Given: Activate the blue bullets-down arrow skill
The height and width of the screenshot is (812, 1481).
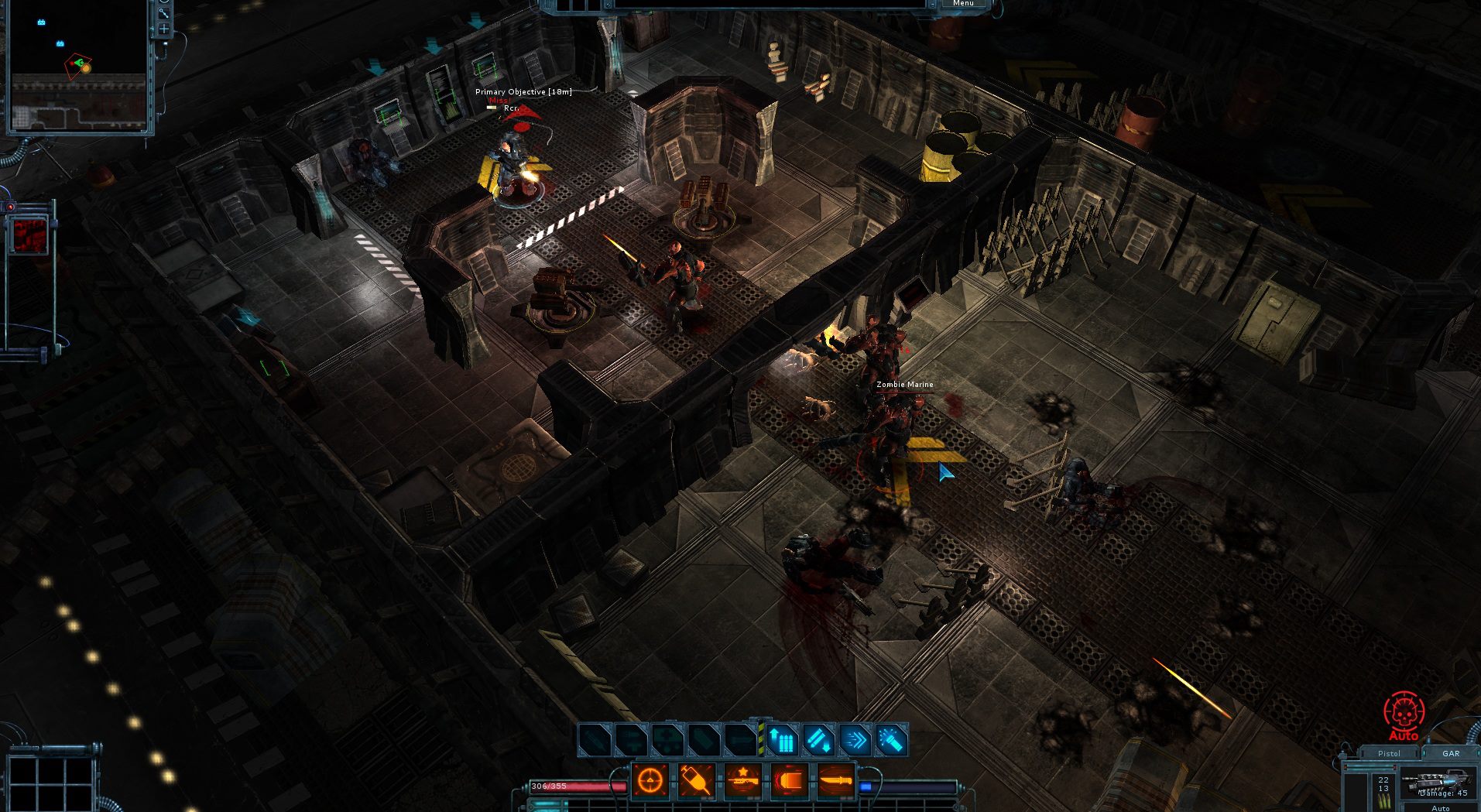Looking at the screenshot, I should (x=819, y=741).
